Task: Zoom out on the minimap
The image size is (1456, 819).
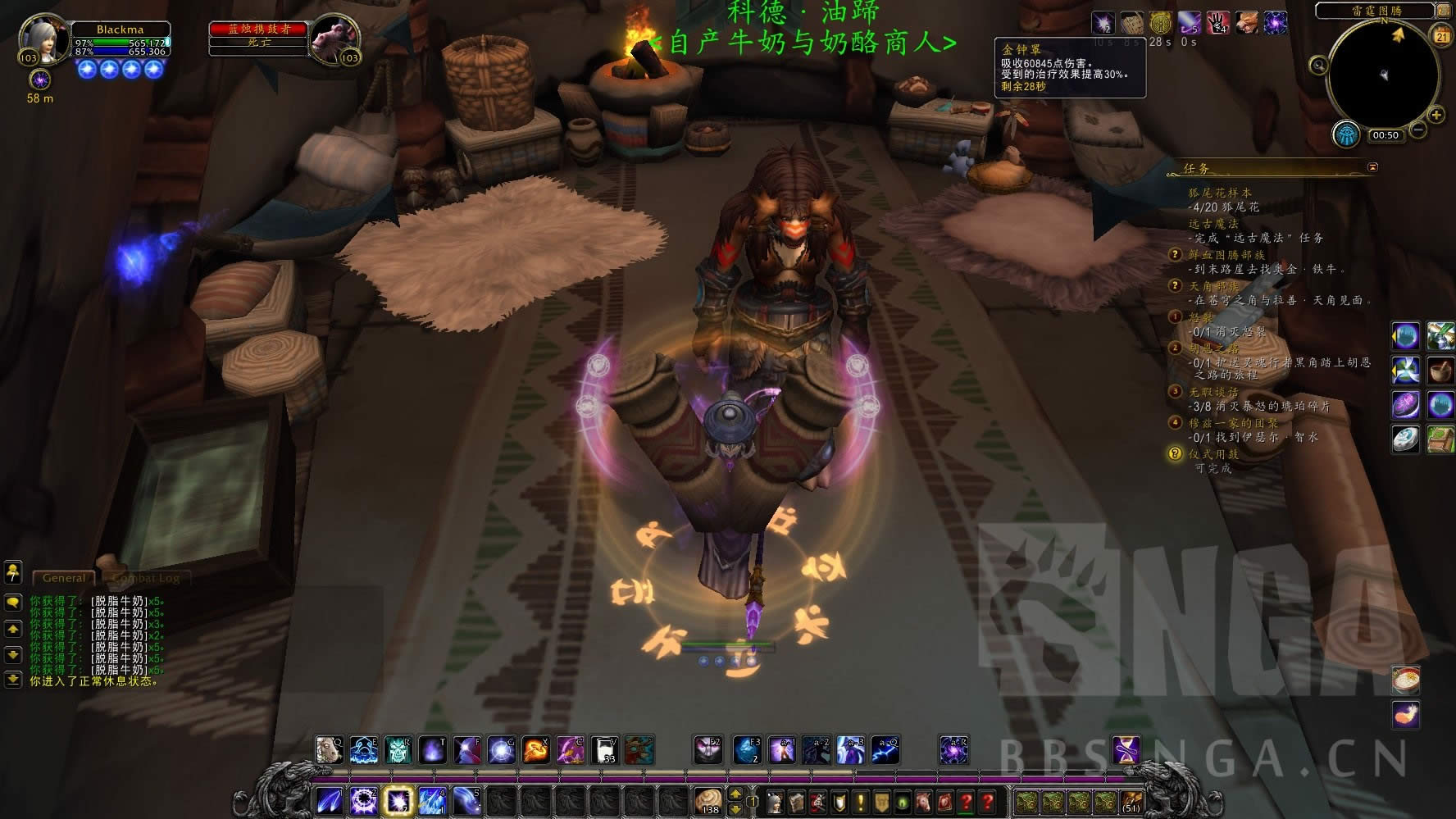Action: (x=1417, y=130)
